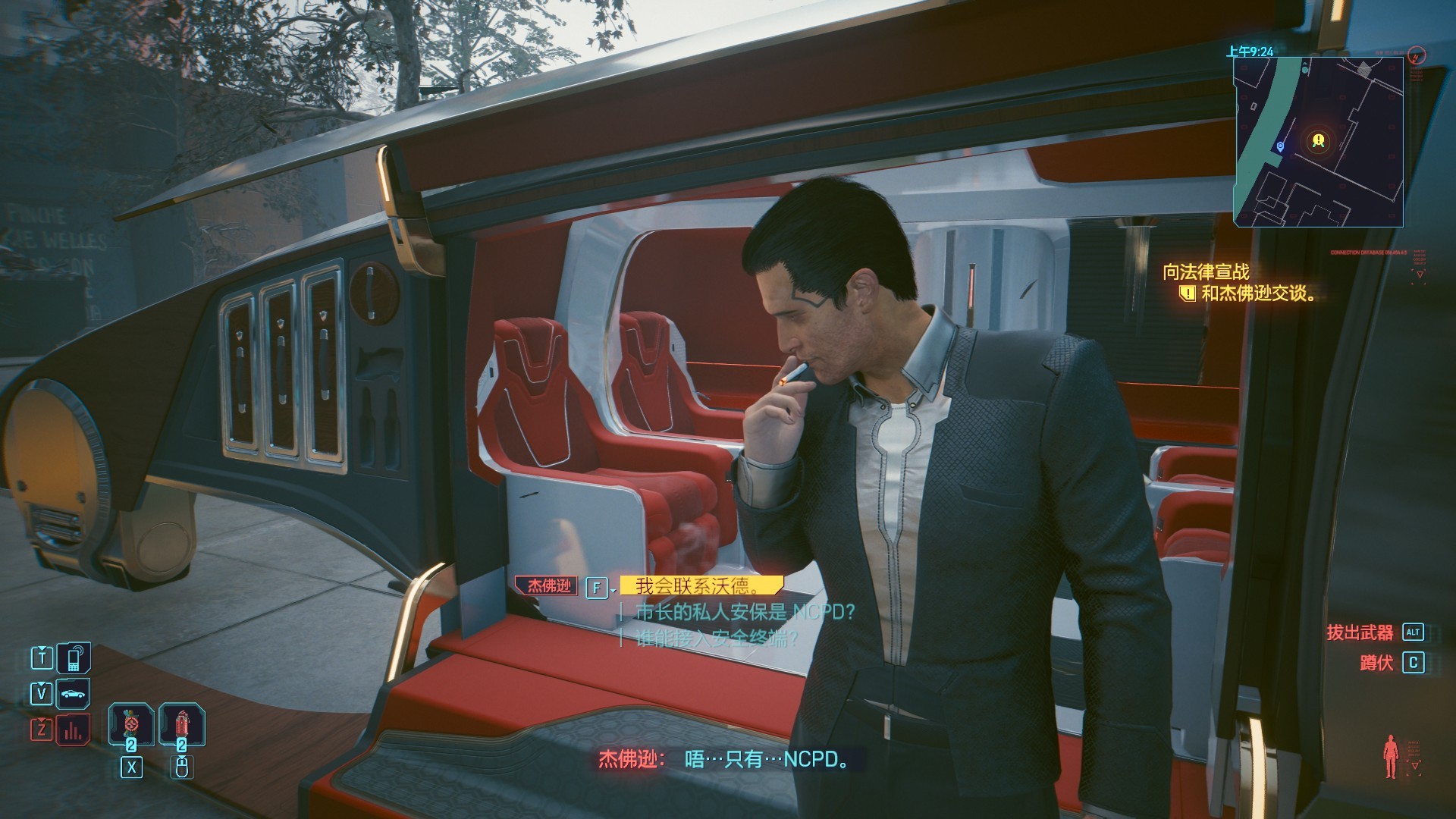Select the health inhaler quick slot

[131, 724]
